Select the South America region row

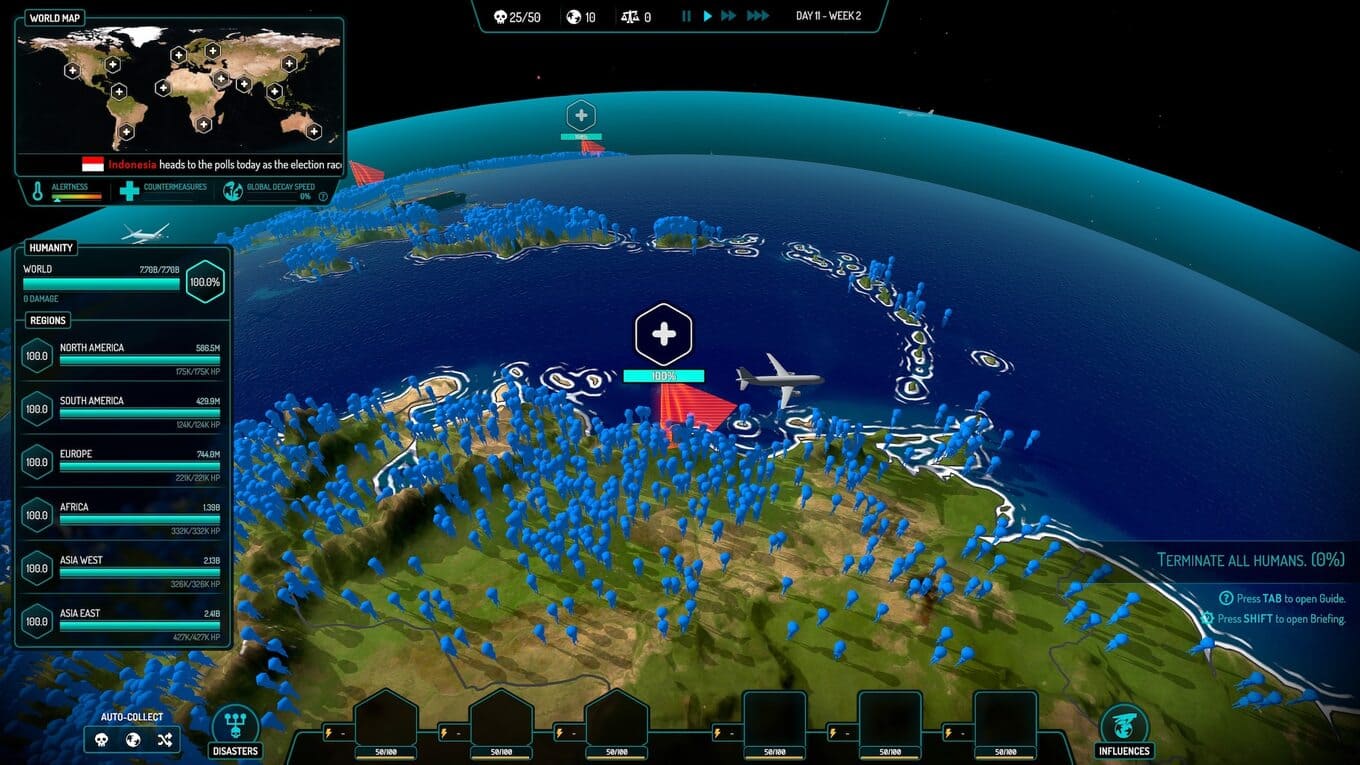pos(125,408)
